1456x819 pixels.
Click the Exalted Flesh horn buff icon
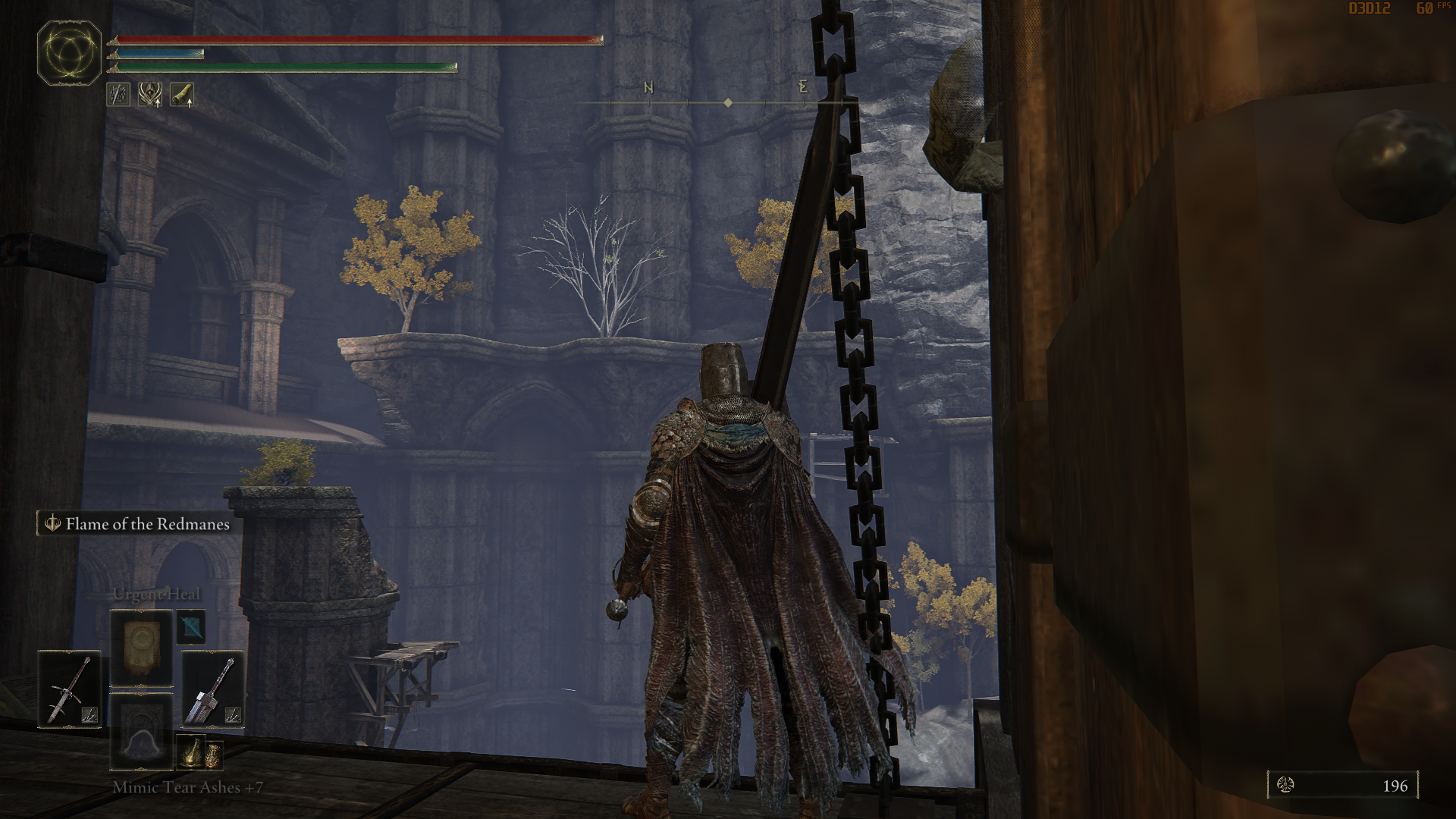(182, 96)
